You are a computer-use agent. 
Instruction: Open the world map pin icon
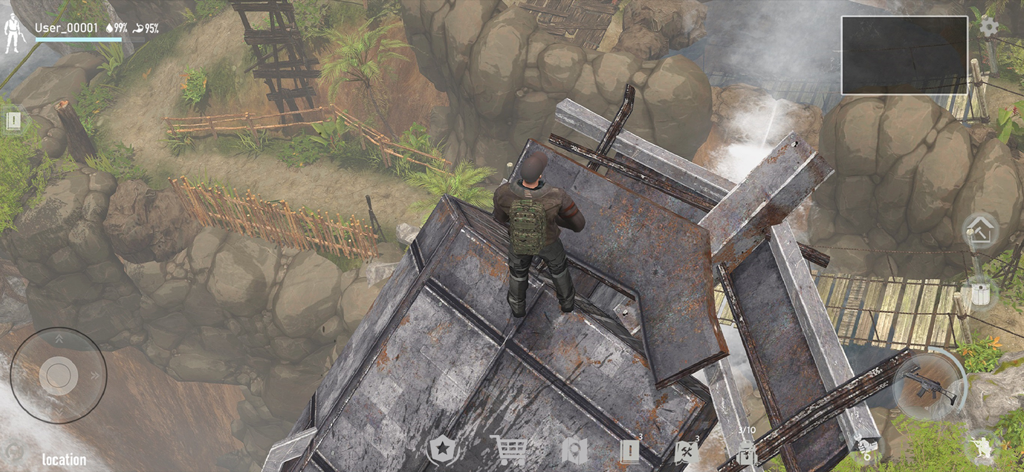click(573, 451)
